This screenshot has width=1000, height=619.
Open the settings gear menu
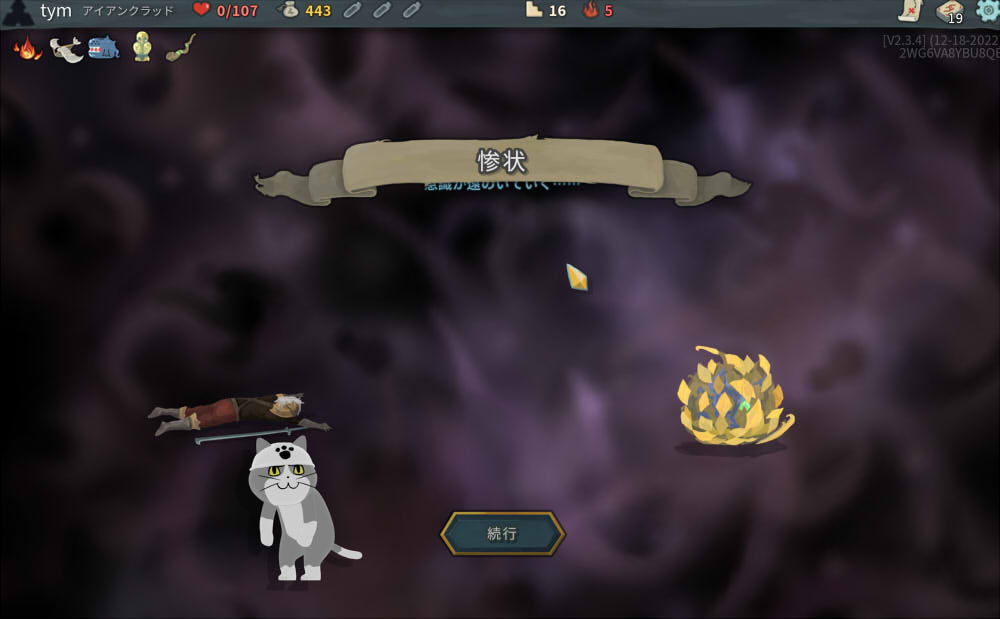point(987,11)
